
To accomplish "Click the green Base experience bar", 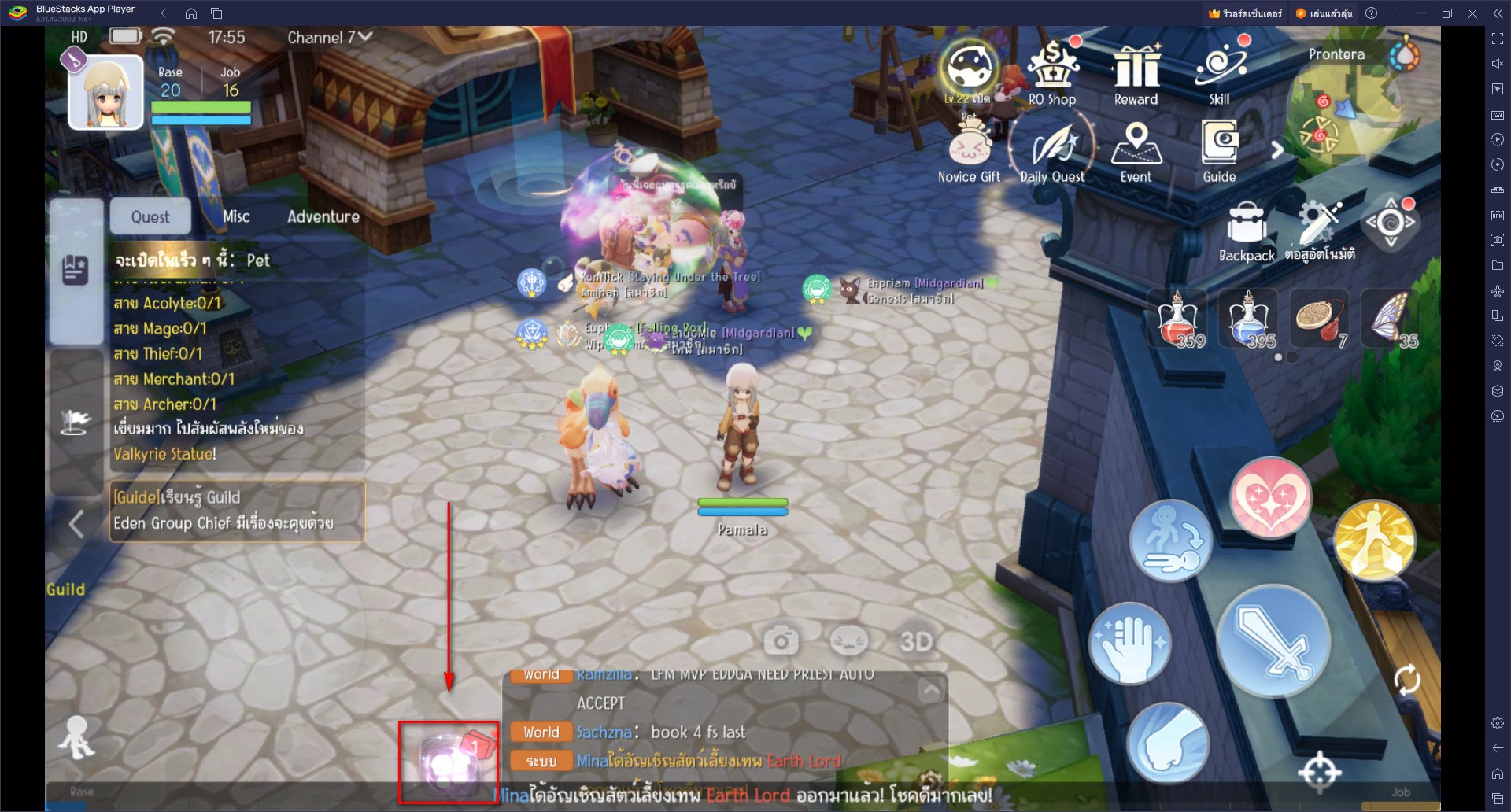I will [201, 108].
